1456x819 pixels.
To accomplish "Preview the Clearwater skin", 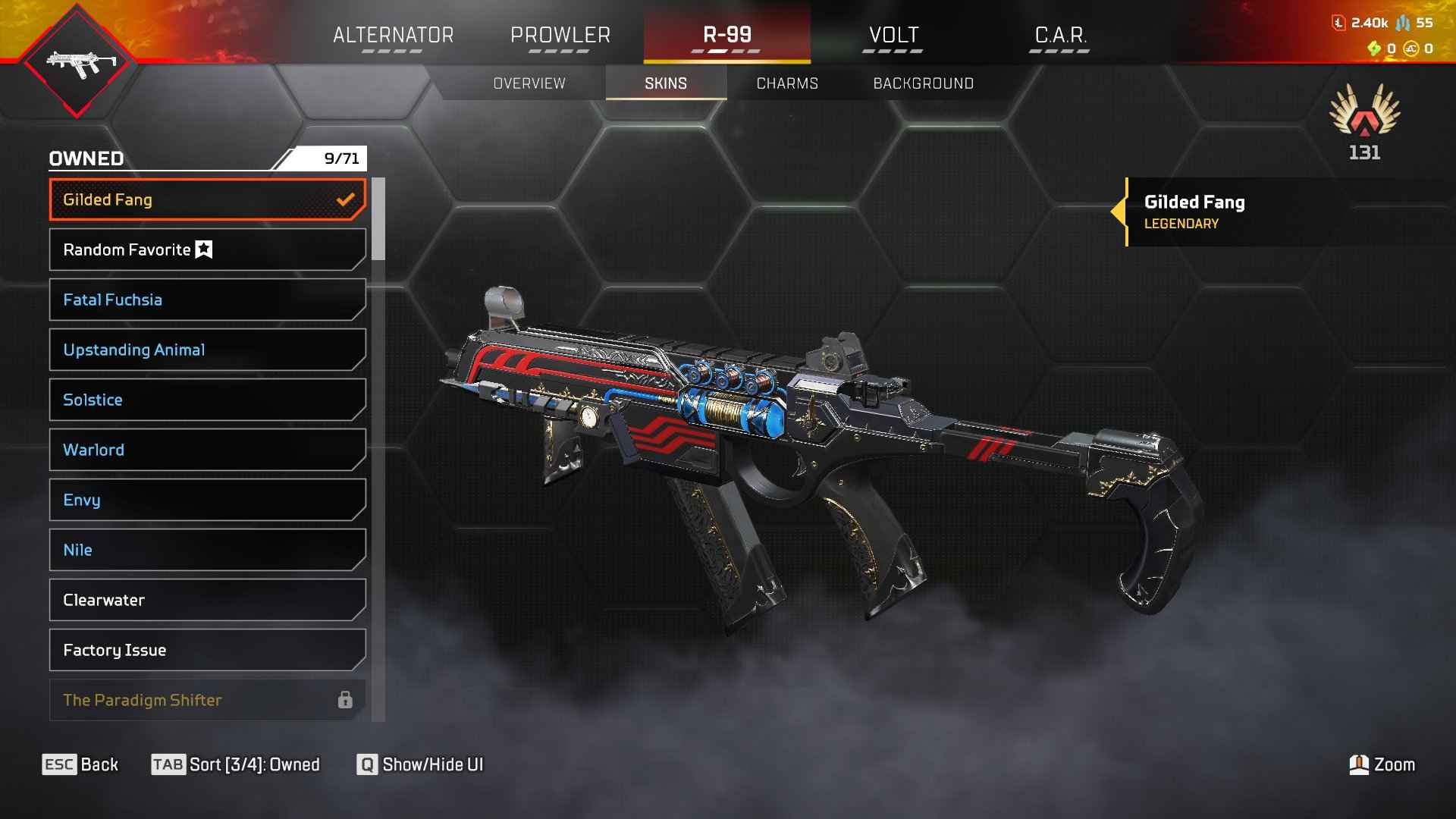I will point(207,600).
